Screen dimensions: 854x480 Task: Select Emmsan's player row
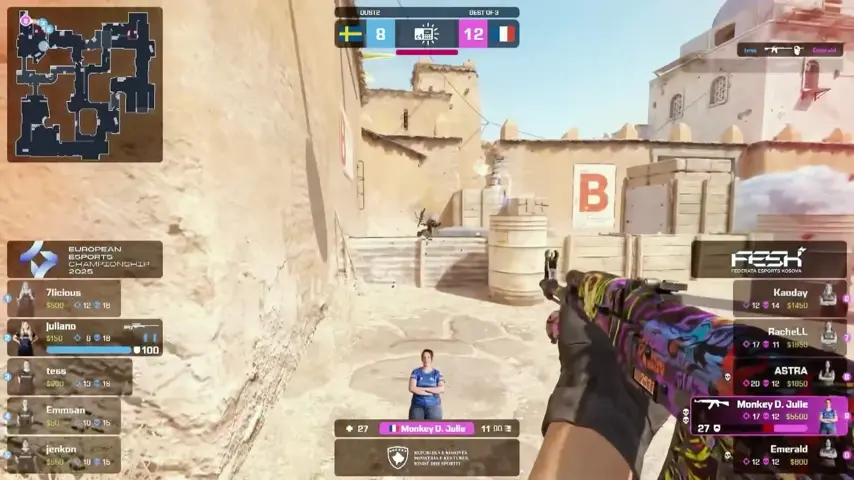point(64,415)
